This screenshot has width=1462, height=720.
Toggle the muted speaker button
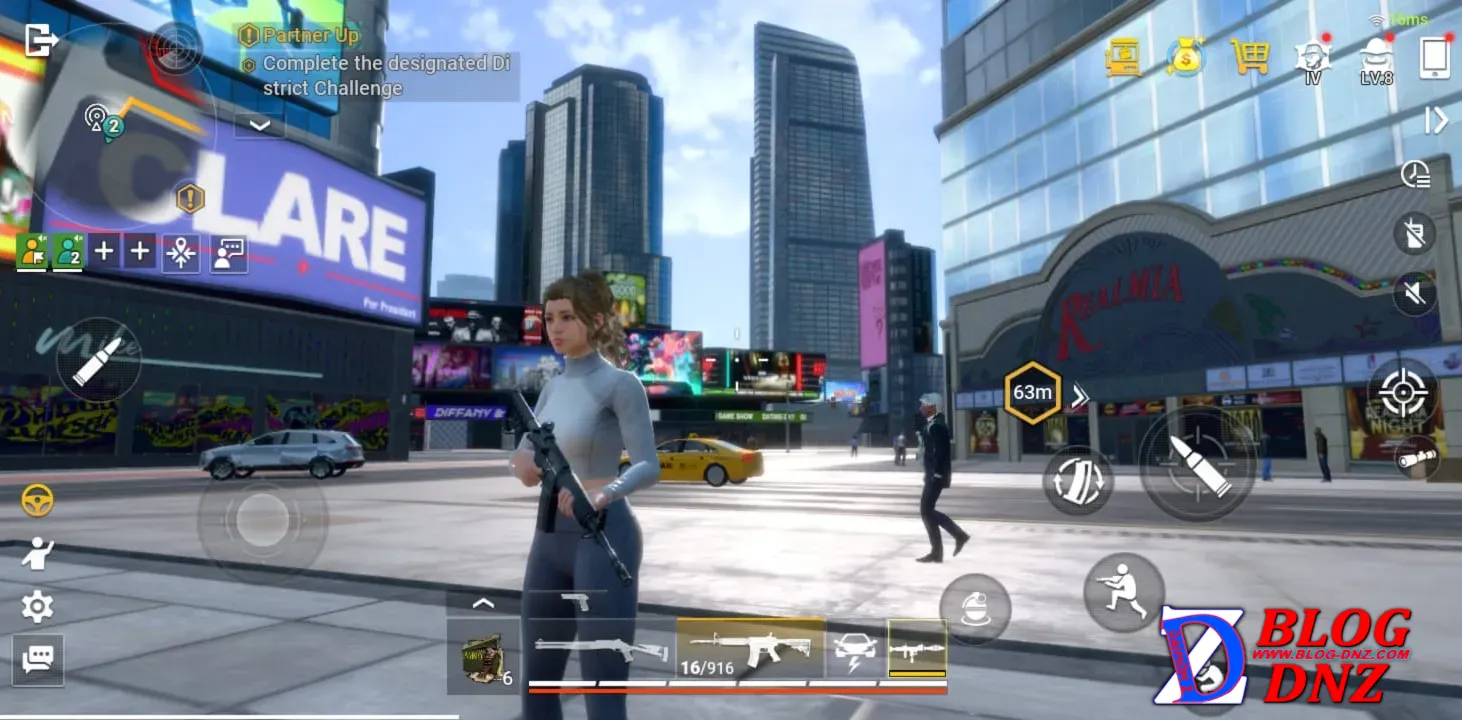click(x=1415, y=294)
